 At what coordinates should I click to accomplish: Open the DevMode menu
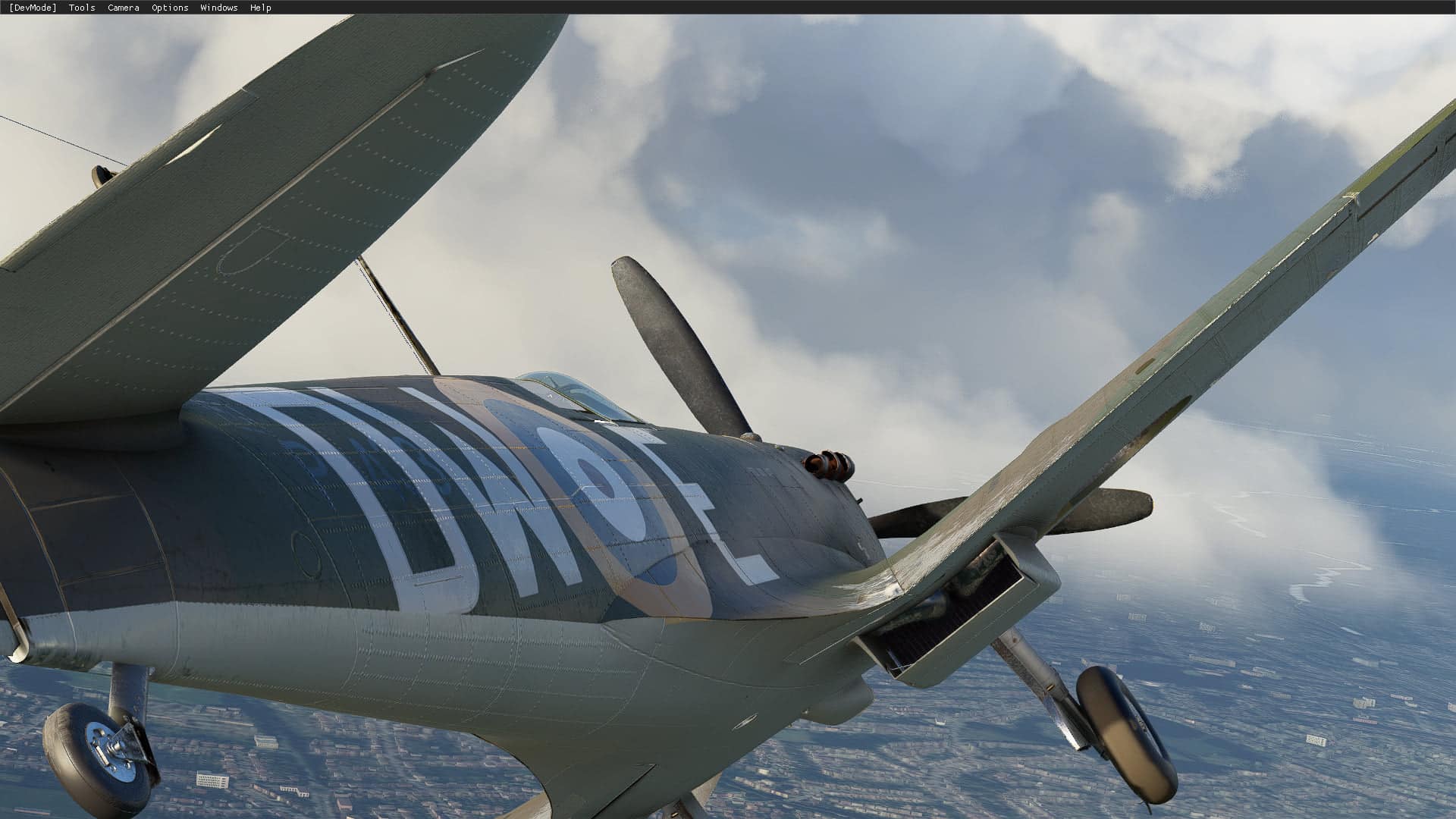[x=33, y=8]
